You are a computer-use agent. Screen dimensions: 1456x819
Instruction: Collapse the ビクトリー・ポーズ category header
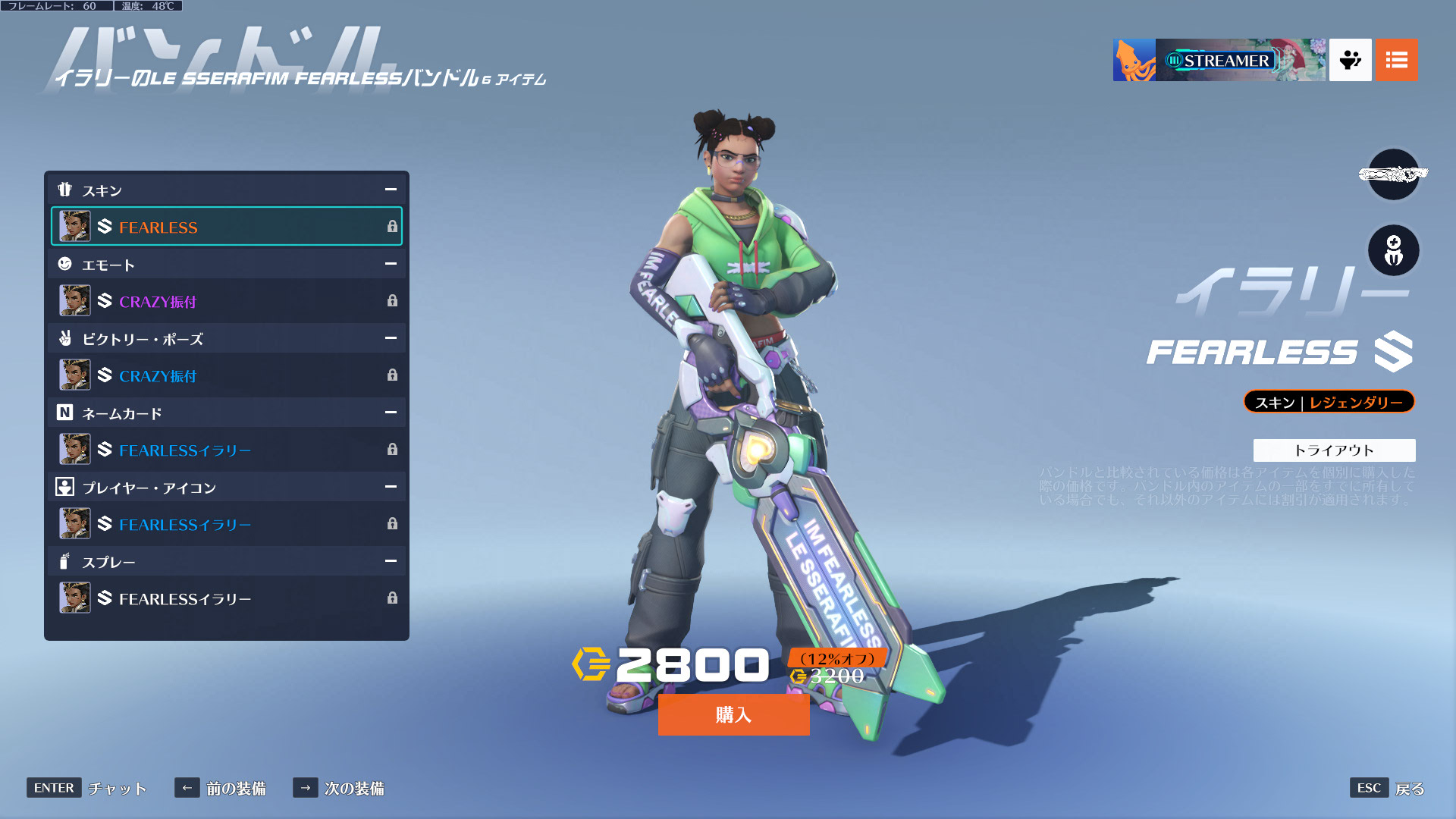(391, 338)
